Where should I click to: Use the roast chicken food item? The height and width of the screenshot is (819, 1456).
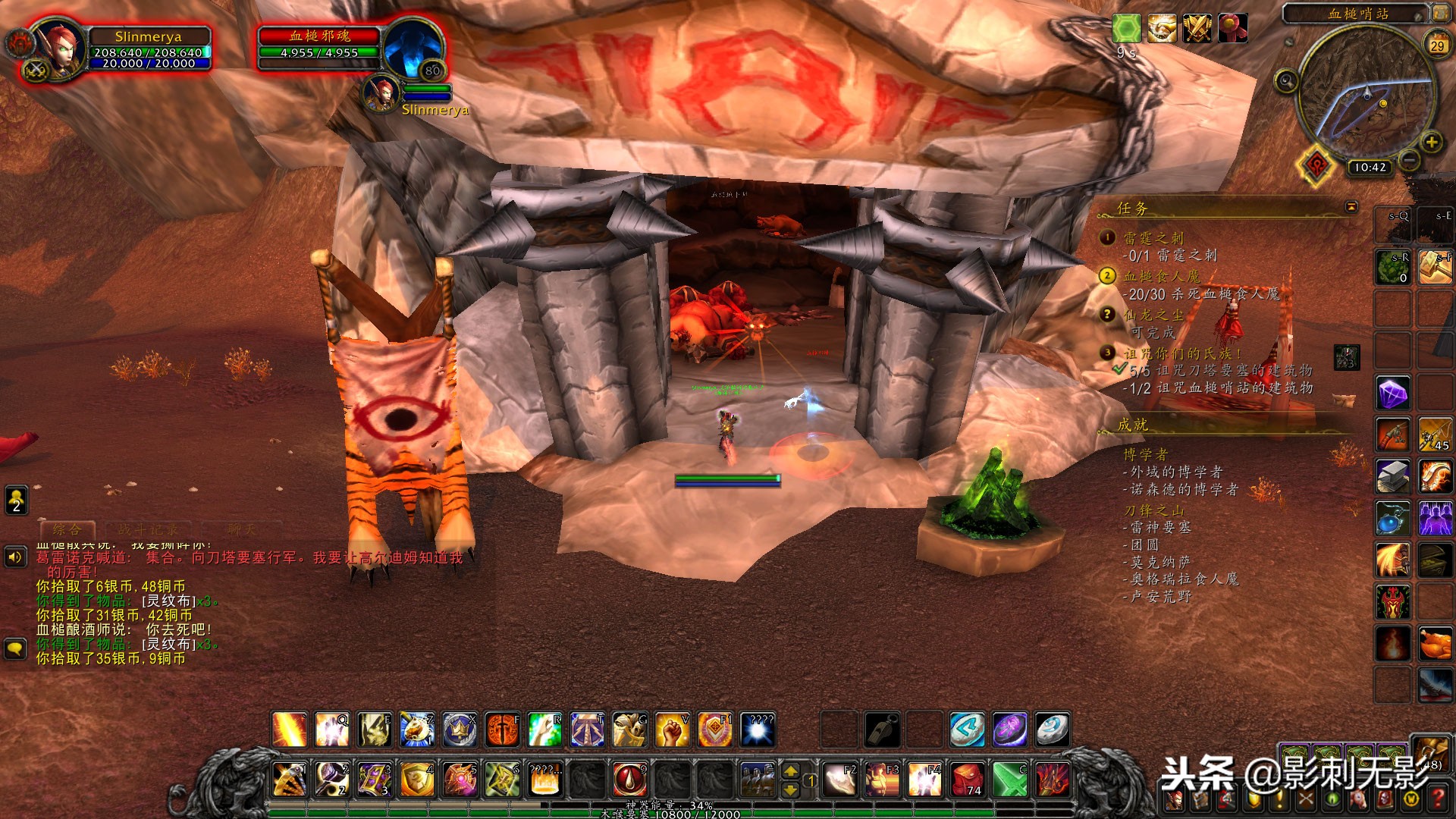click(1435, 644)
